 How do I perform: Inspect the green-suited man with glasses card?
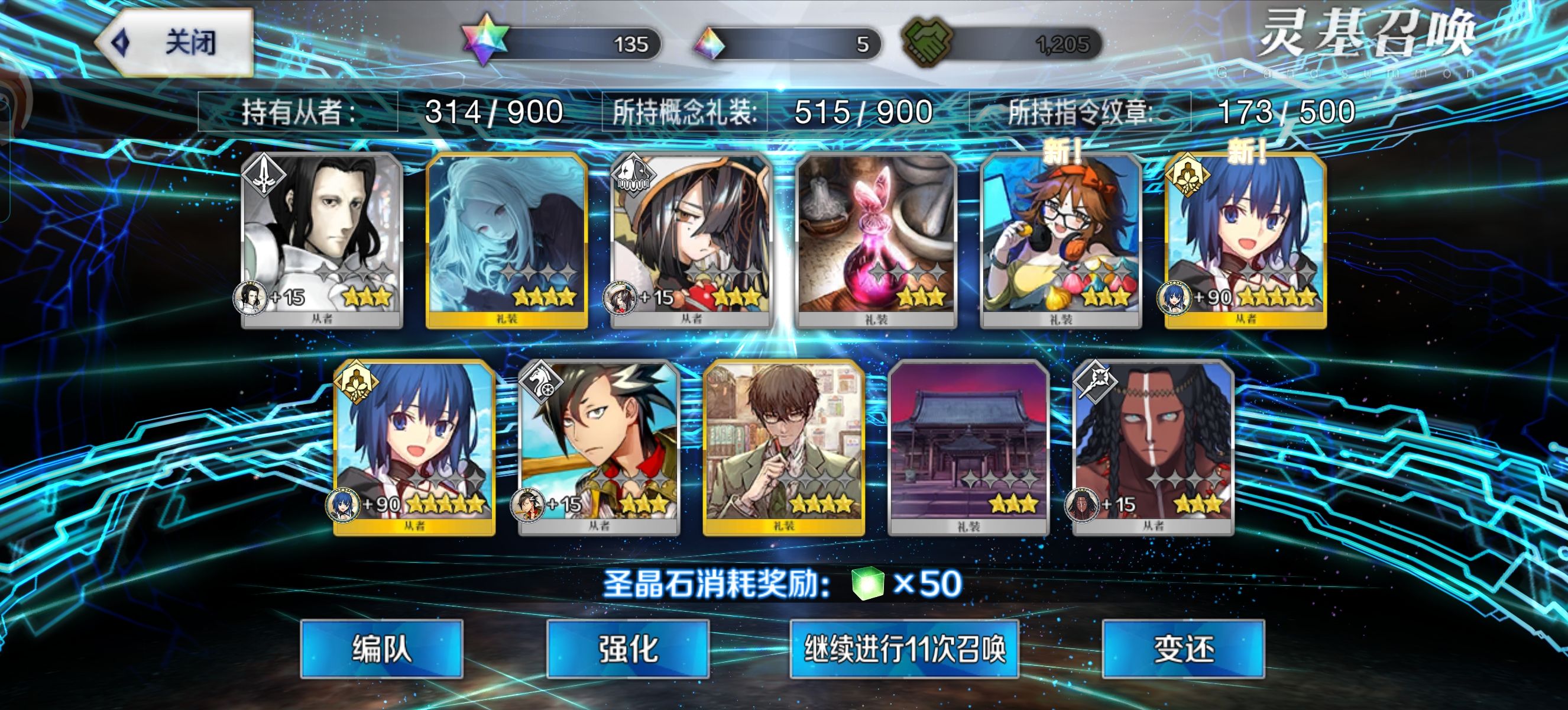(783, 447)
